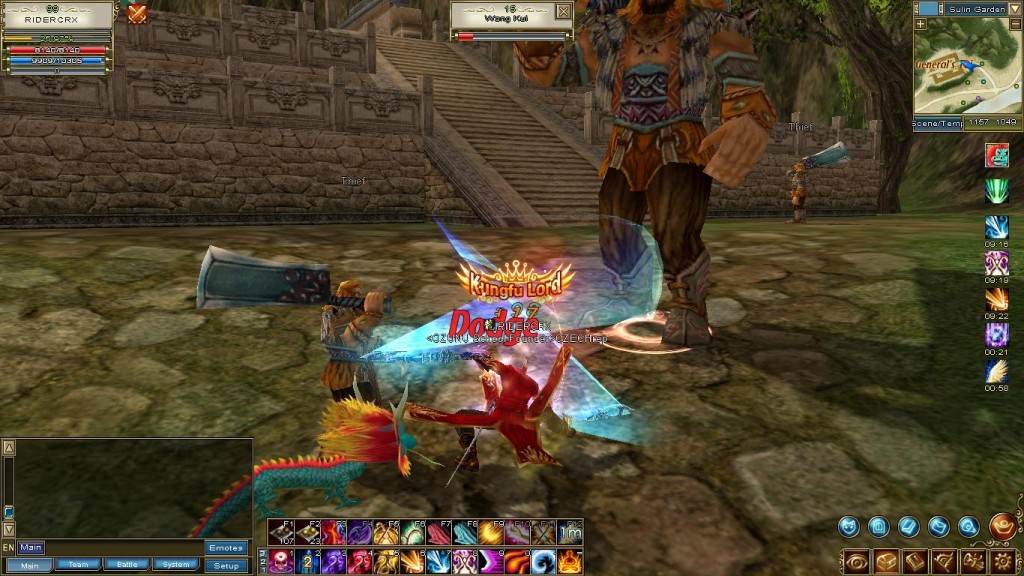Viewport: 1024px width, 576px height.
Task: Open the chat Setup options
Action: click(x=226, y=565)
